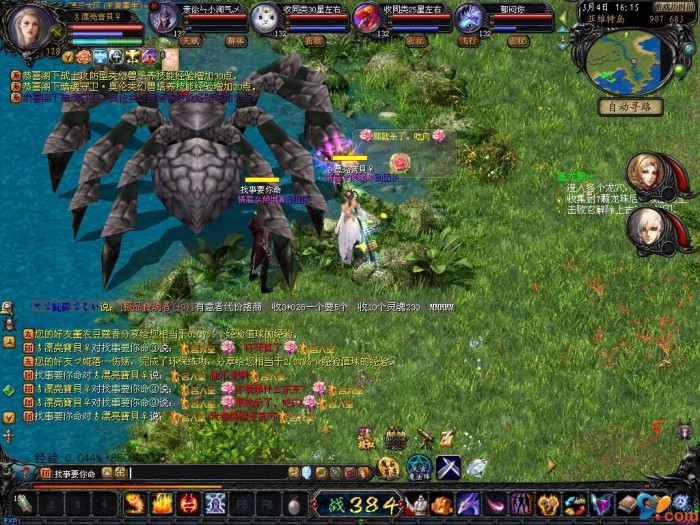Image resolution: width=700 pixels, height=525 pixels.
Task: Open the oval minimap
Action: [626, 63]
